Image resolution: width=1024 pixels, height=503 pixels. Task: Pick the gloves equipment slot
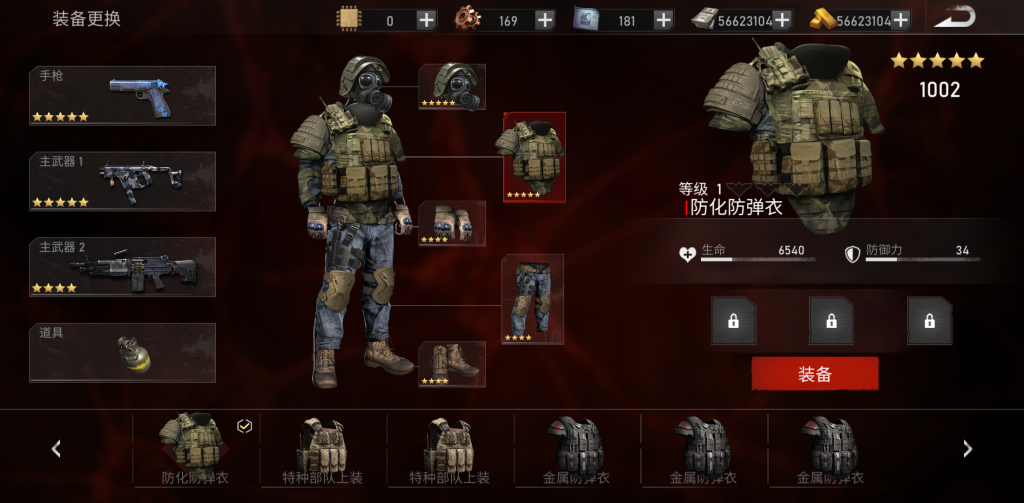coord(452,223)
